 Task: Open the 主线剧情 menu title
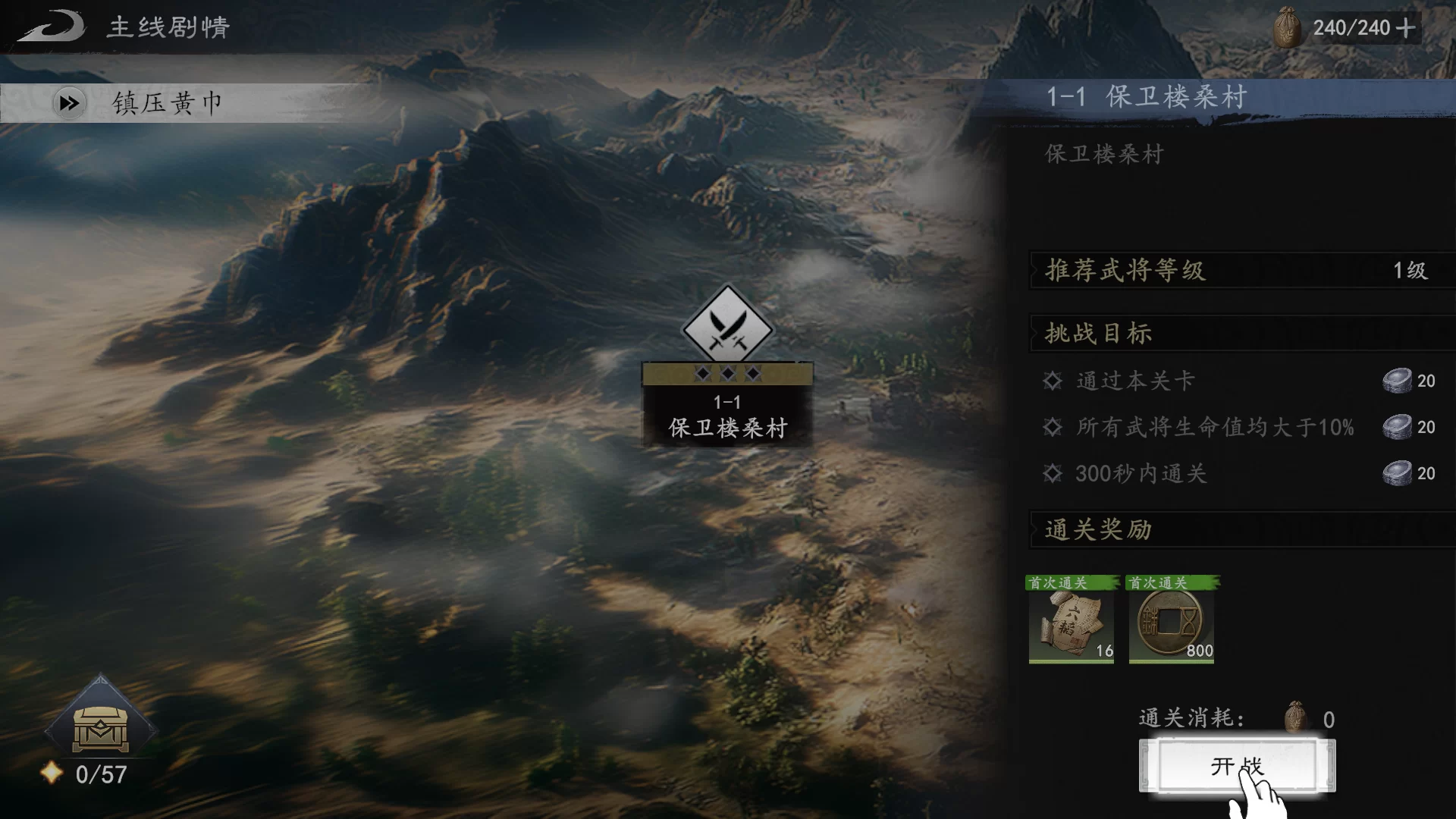[x=168, y=27]
